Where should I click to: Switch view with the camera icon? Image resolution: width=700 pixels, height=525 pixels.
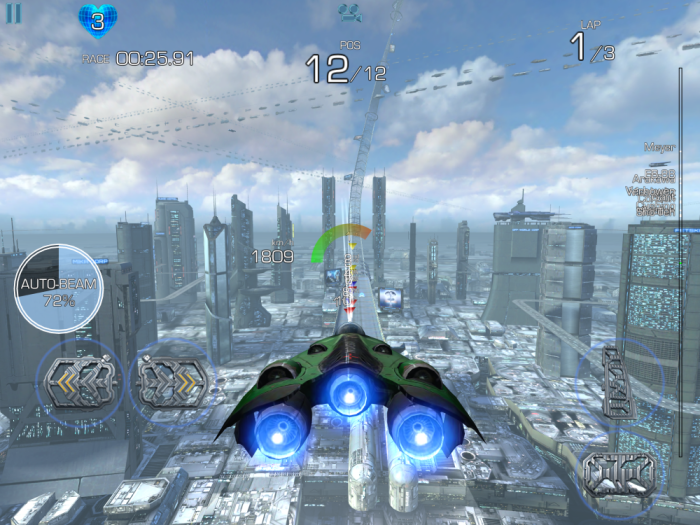click(x=350, y=13)
